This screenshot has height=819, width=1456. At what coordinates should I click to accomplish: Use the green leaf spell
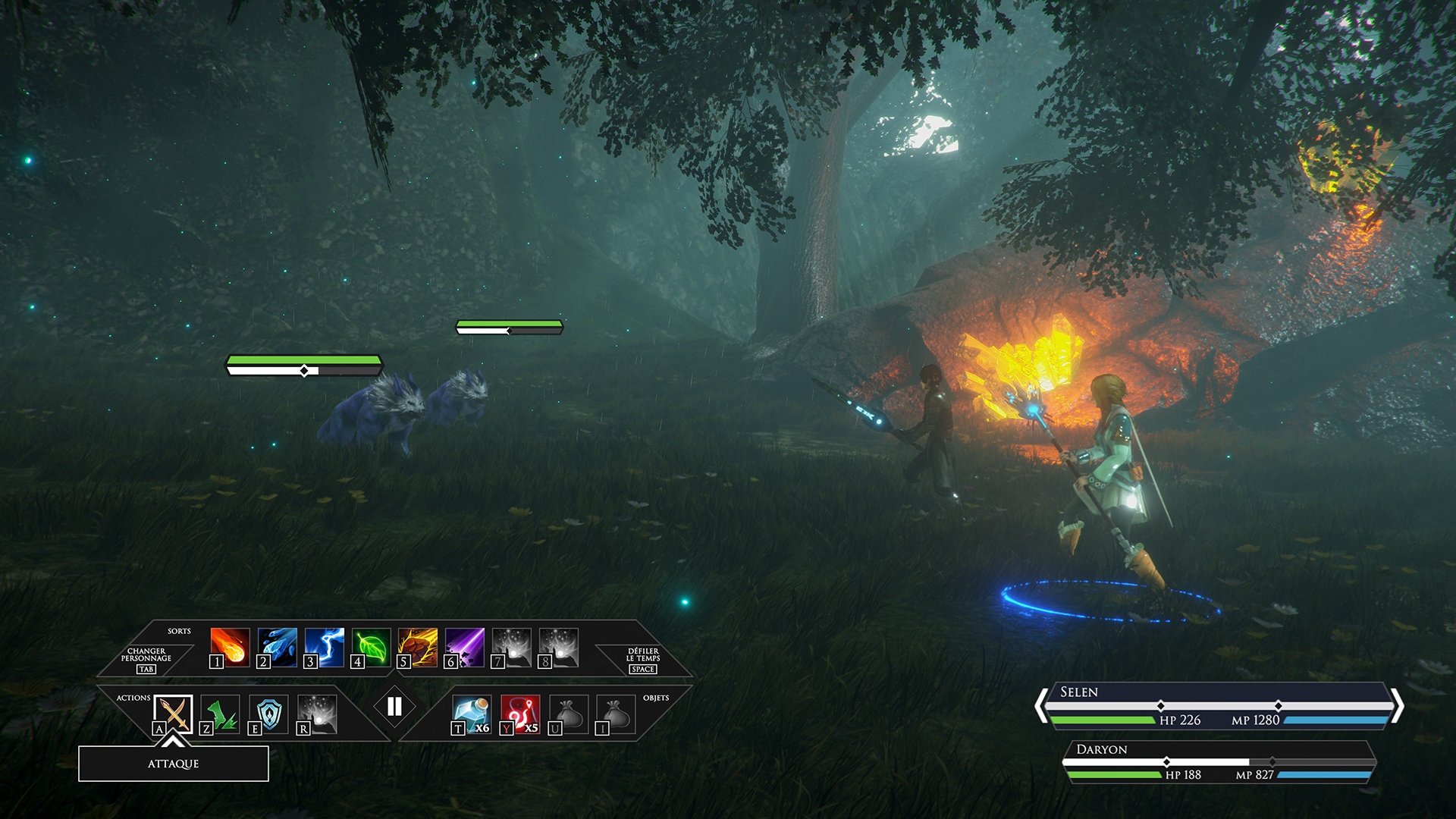[x=371, y=647]
